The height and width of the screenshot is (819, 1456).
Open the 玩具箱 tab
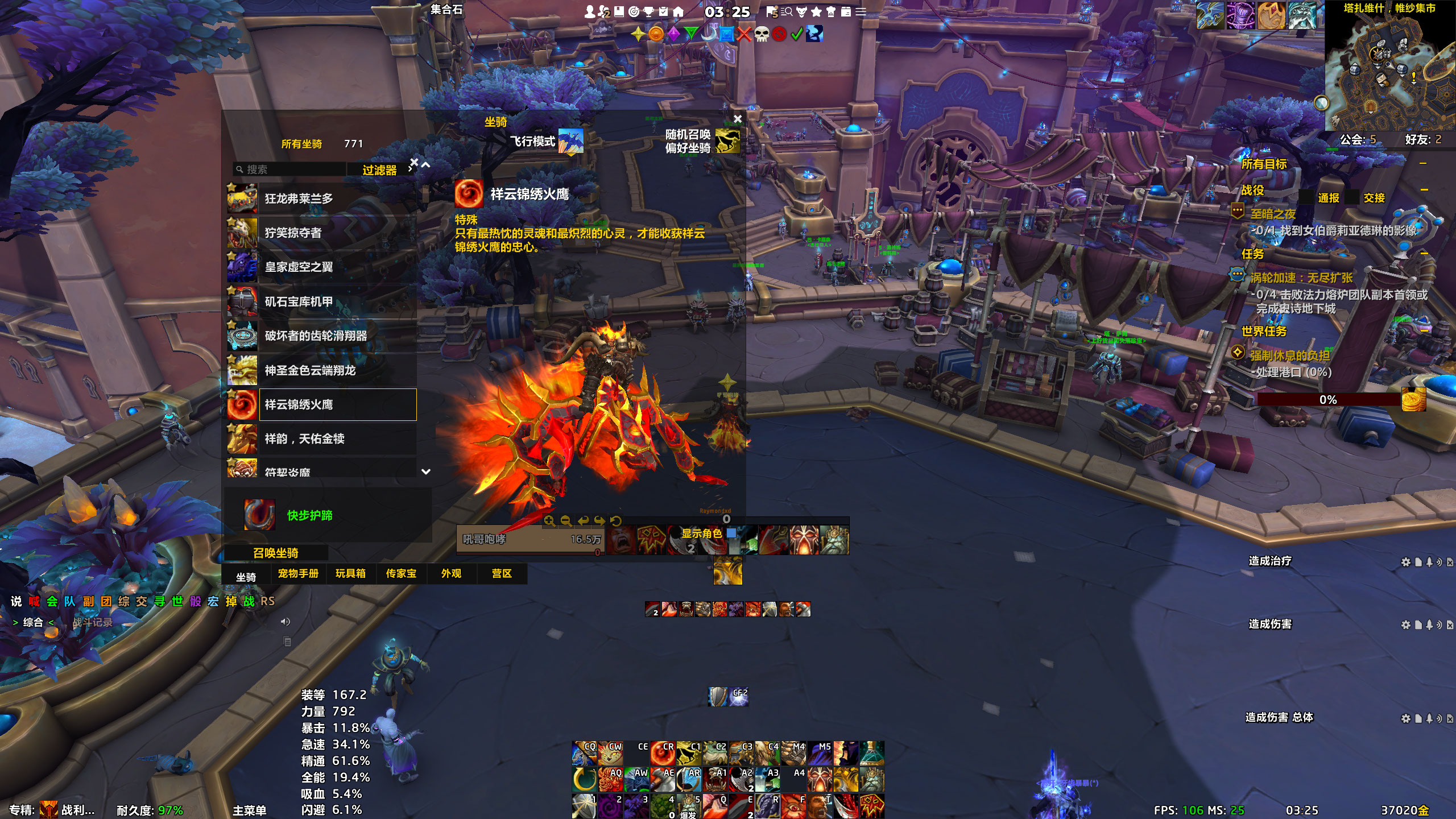pyautogui.click(x=350, y=574)
